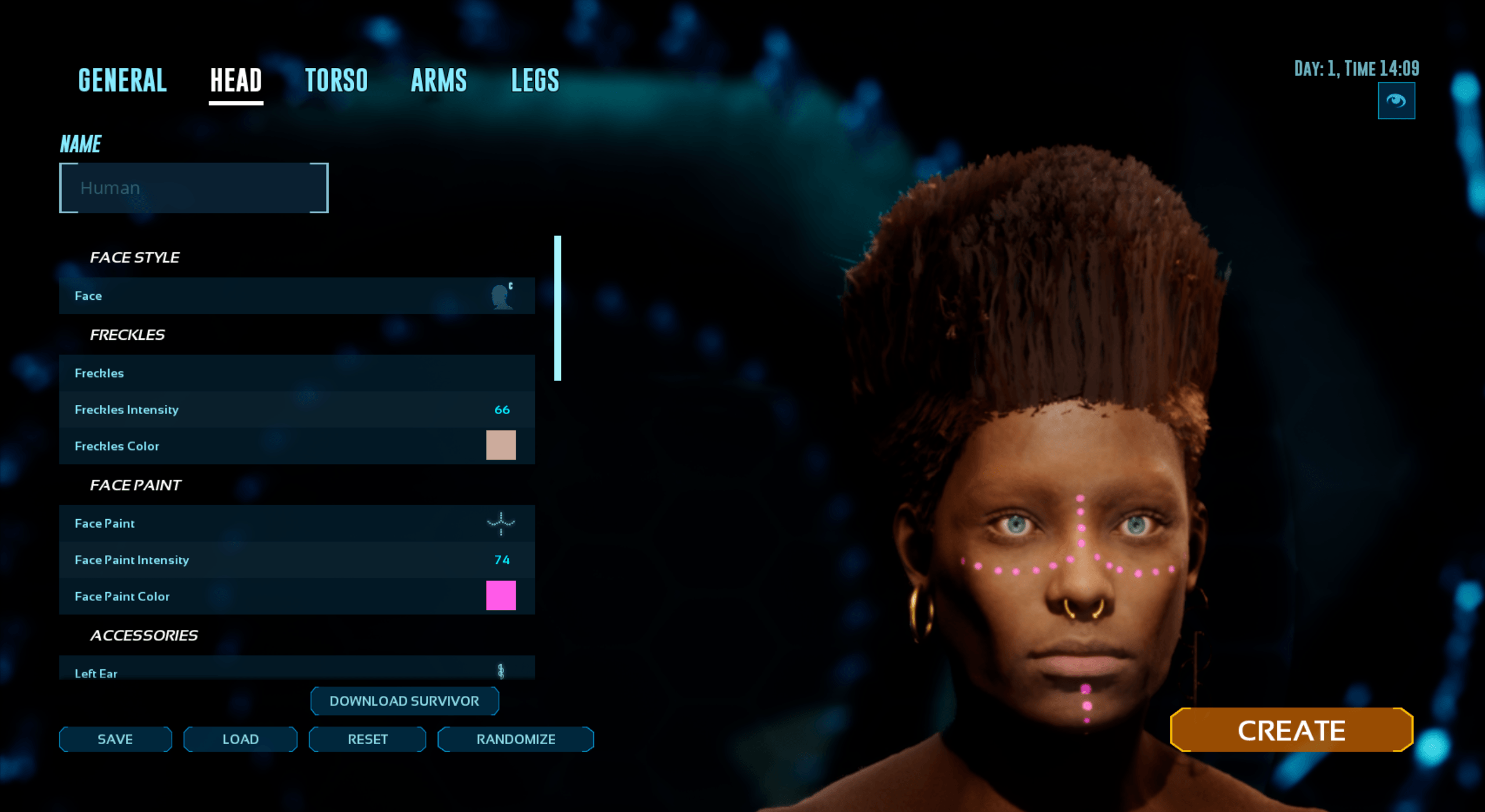The image size is (1485, 812).
Task: Click the Load button
Action: [240, 739]
